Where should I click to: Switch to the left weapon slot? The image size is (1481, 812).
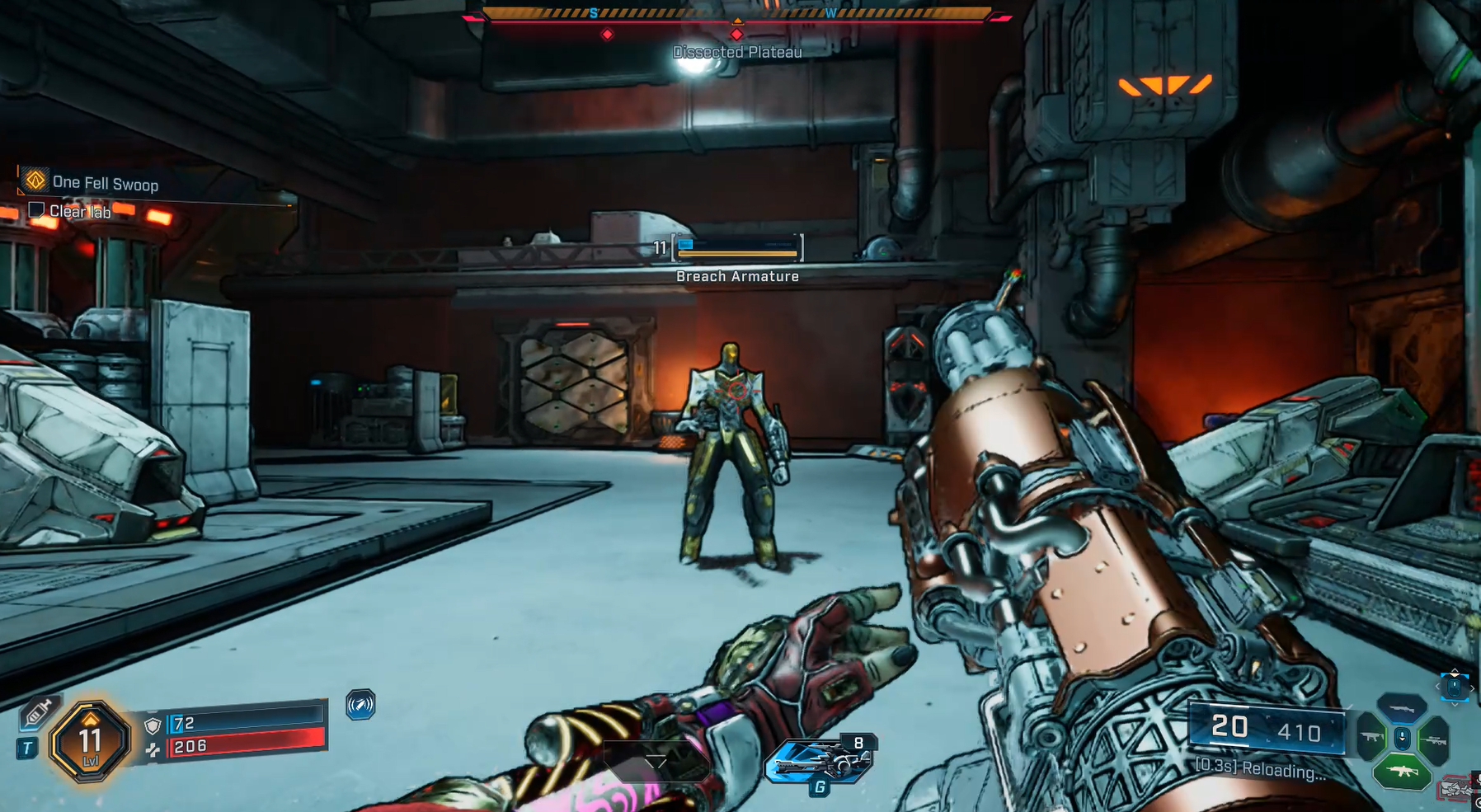[x=1371, y=738]
